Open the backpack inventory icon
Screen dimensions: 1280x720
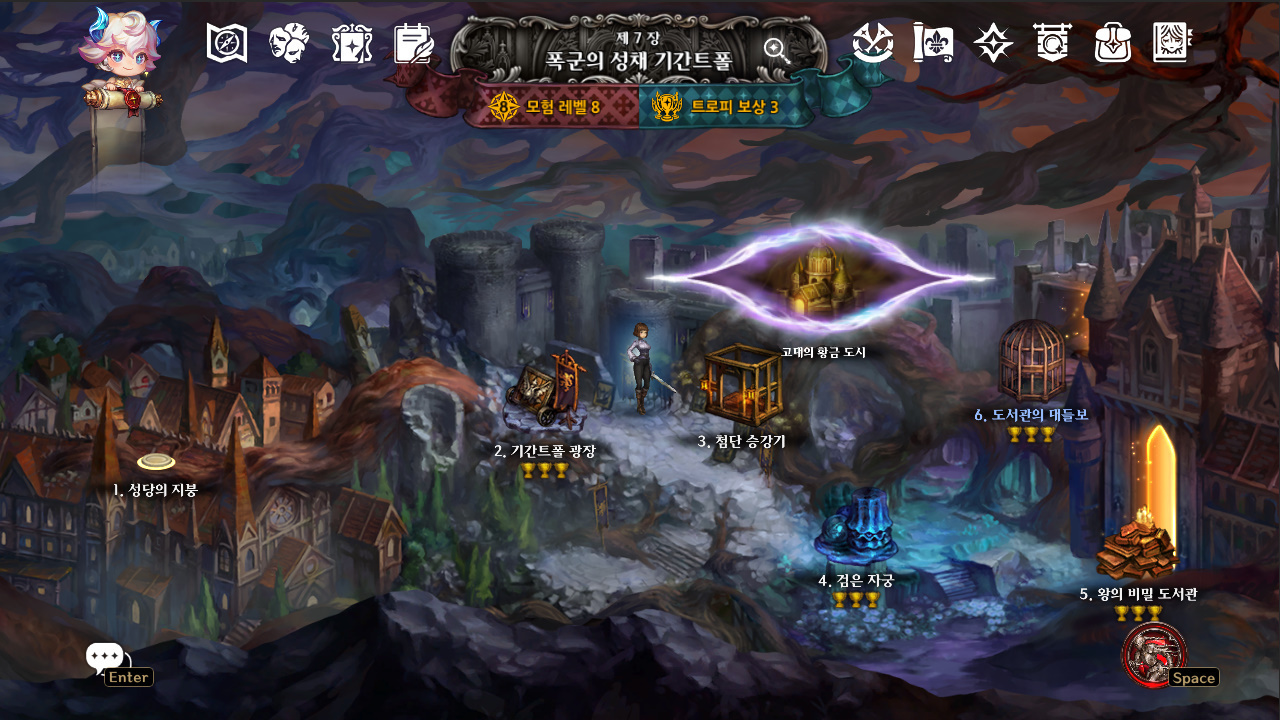pyautogui.click(x=1113, y=43)
